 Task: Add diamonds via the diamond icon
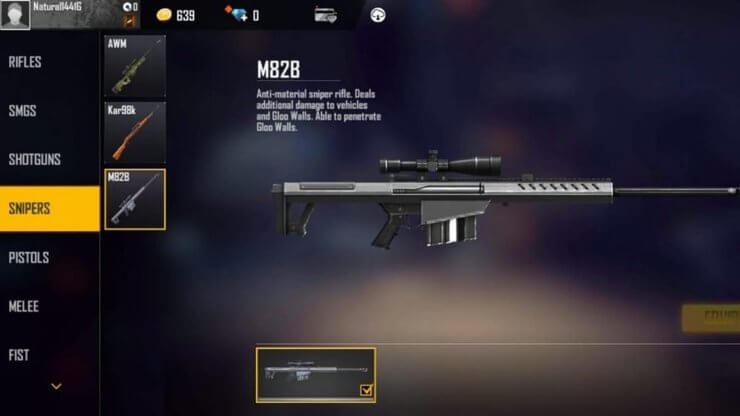coord(236,16)
